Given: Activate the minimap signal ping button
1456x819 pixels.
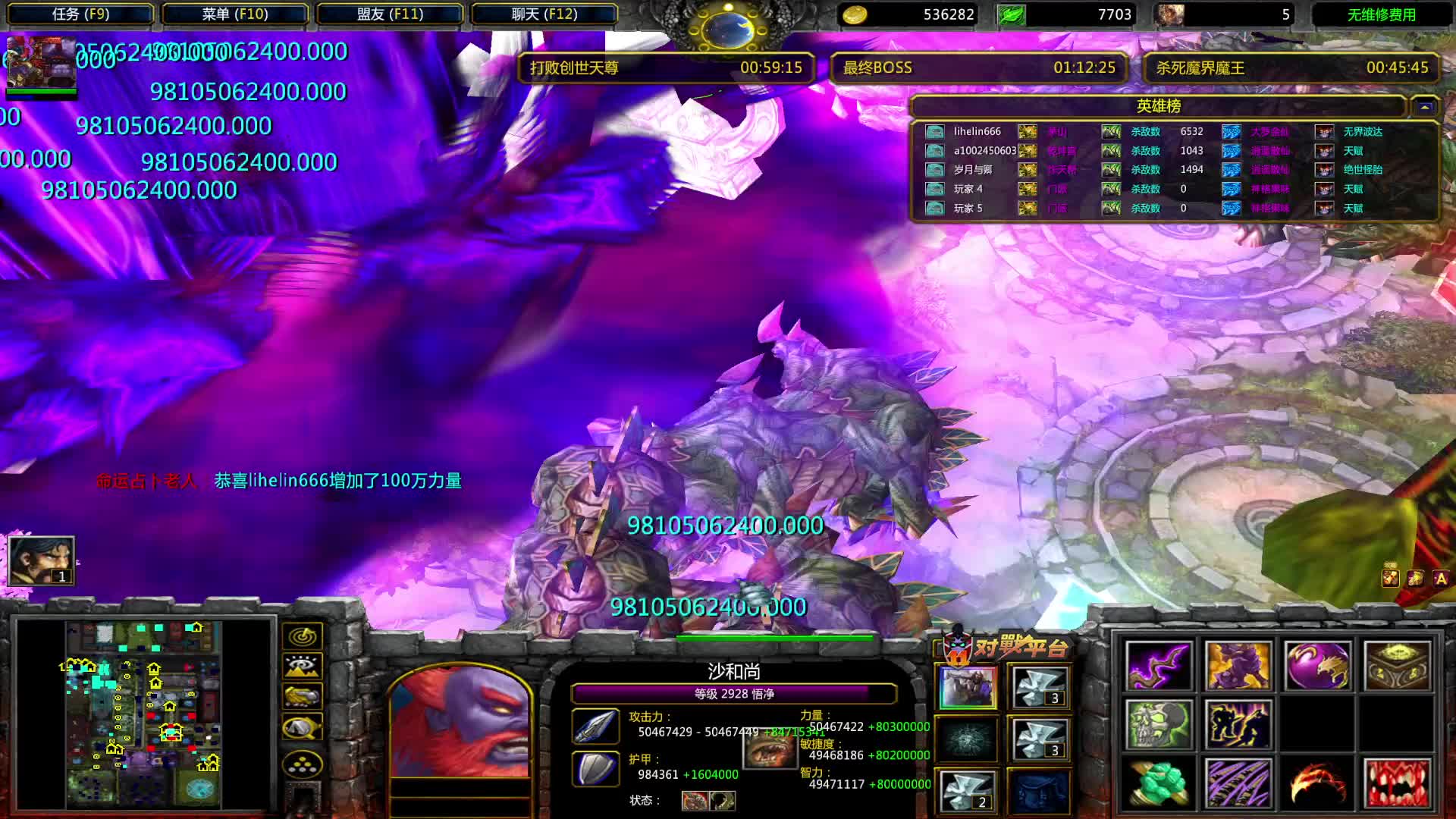Looking at the screenshot, I should 303,635.
